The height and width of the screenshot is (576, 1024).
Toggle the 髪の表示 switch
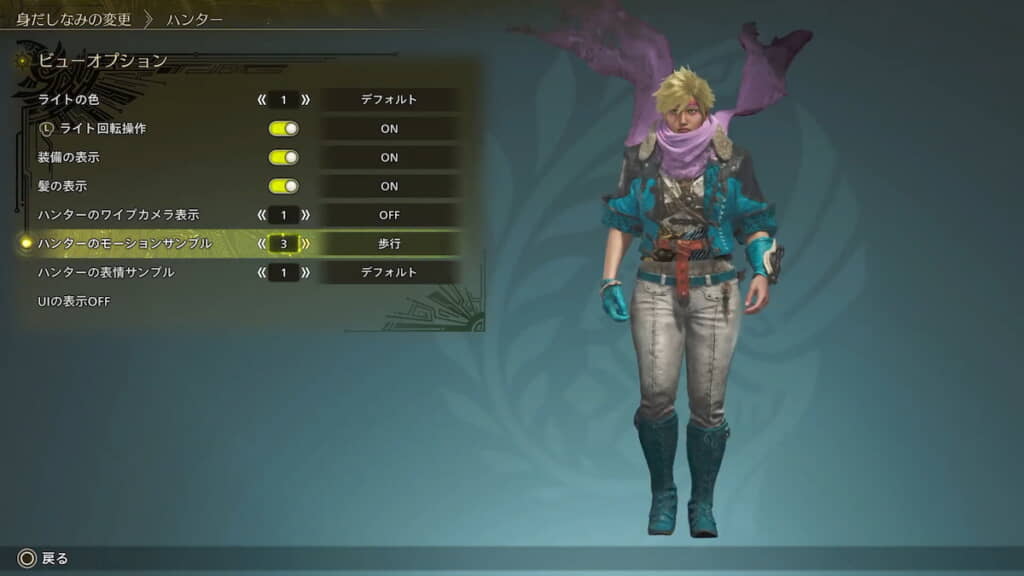pyautogui.click(x=284, y=186)
